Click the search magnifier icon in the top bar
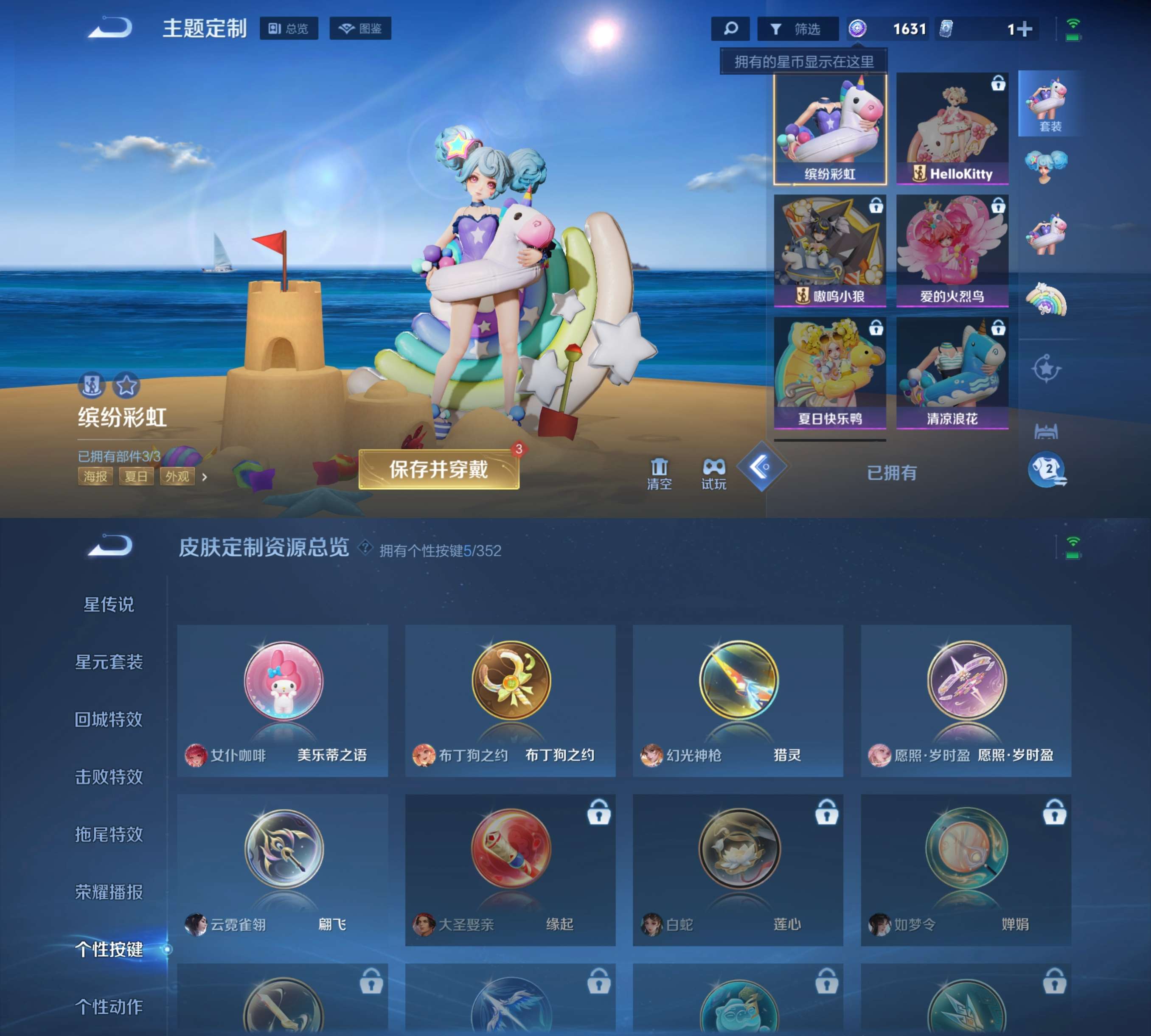 pyautogui.click(x=731, y=27)
